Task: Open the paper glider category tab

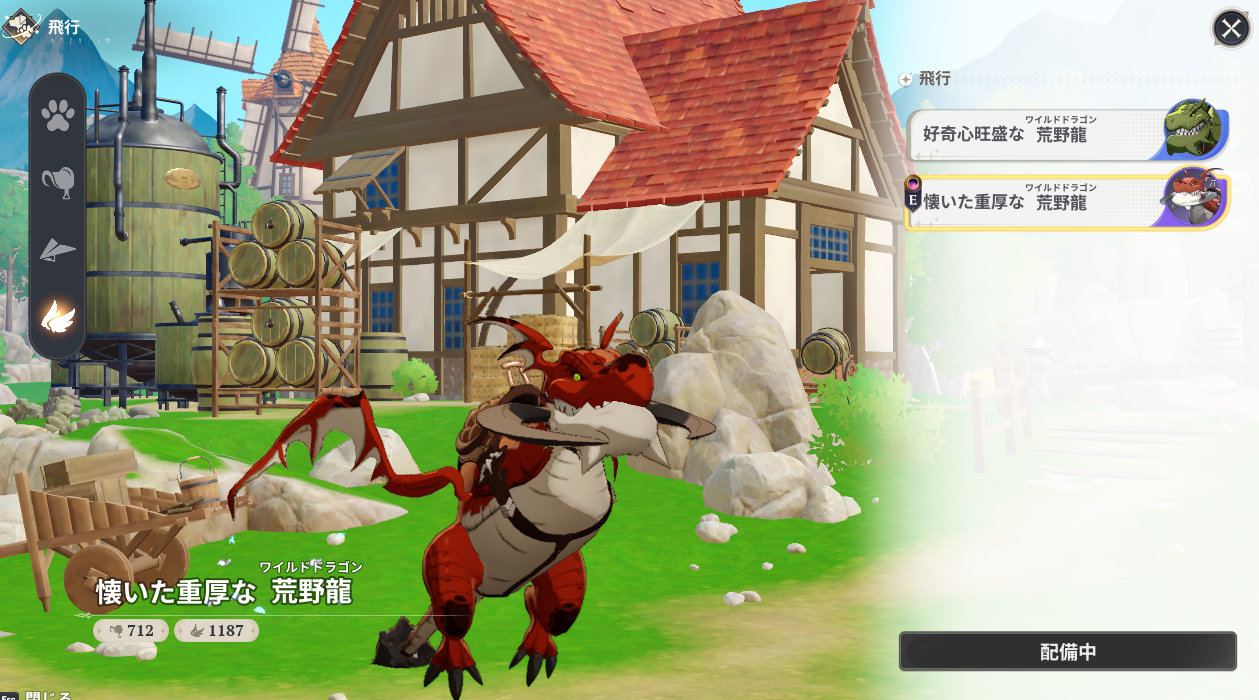Action: (x=58, y=249)
